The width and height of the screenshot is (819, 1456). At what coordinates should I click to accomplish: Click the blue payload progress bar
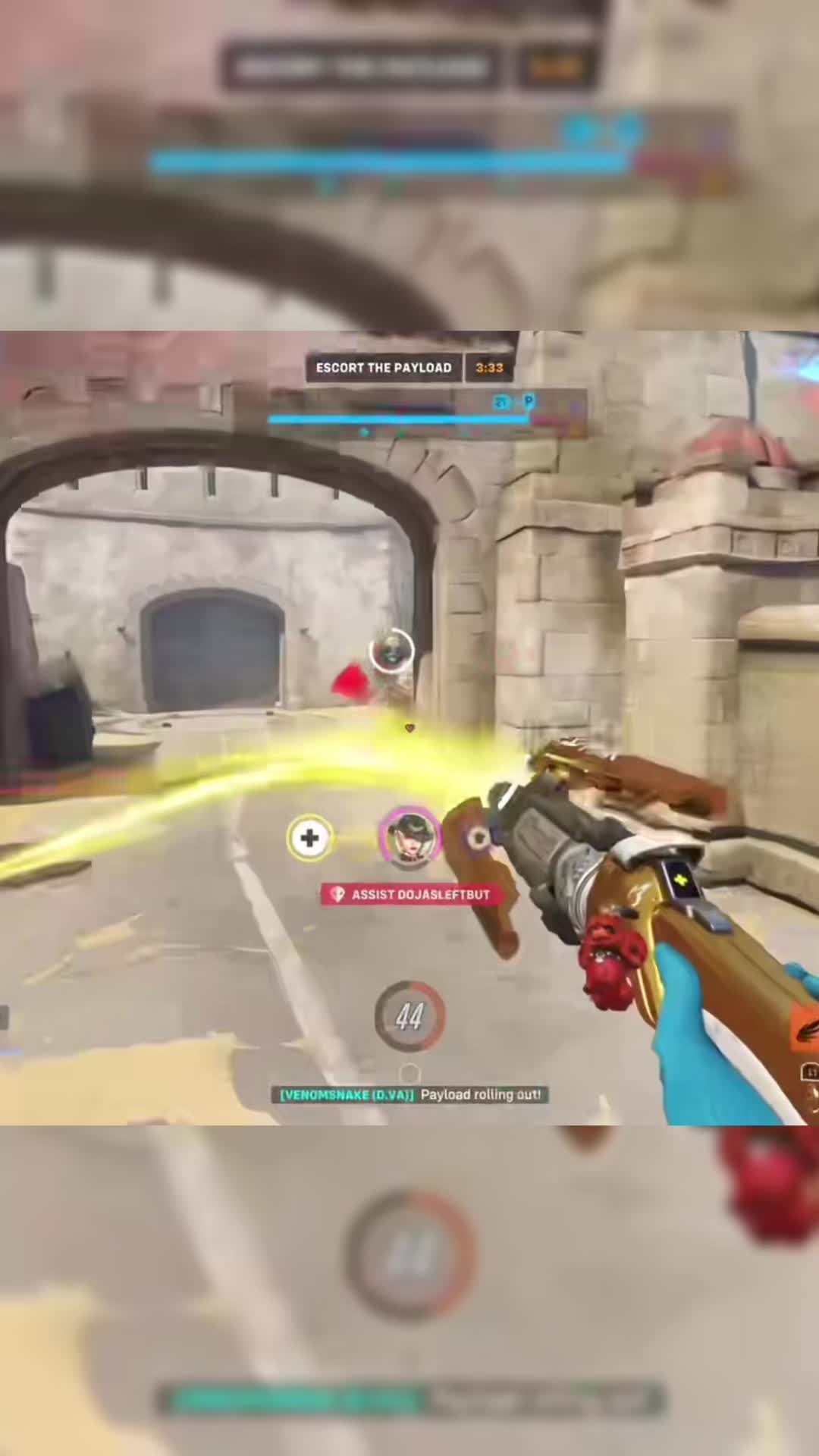coord(398,419)
